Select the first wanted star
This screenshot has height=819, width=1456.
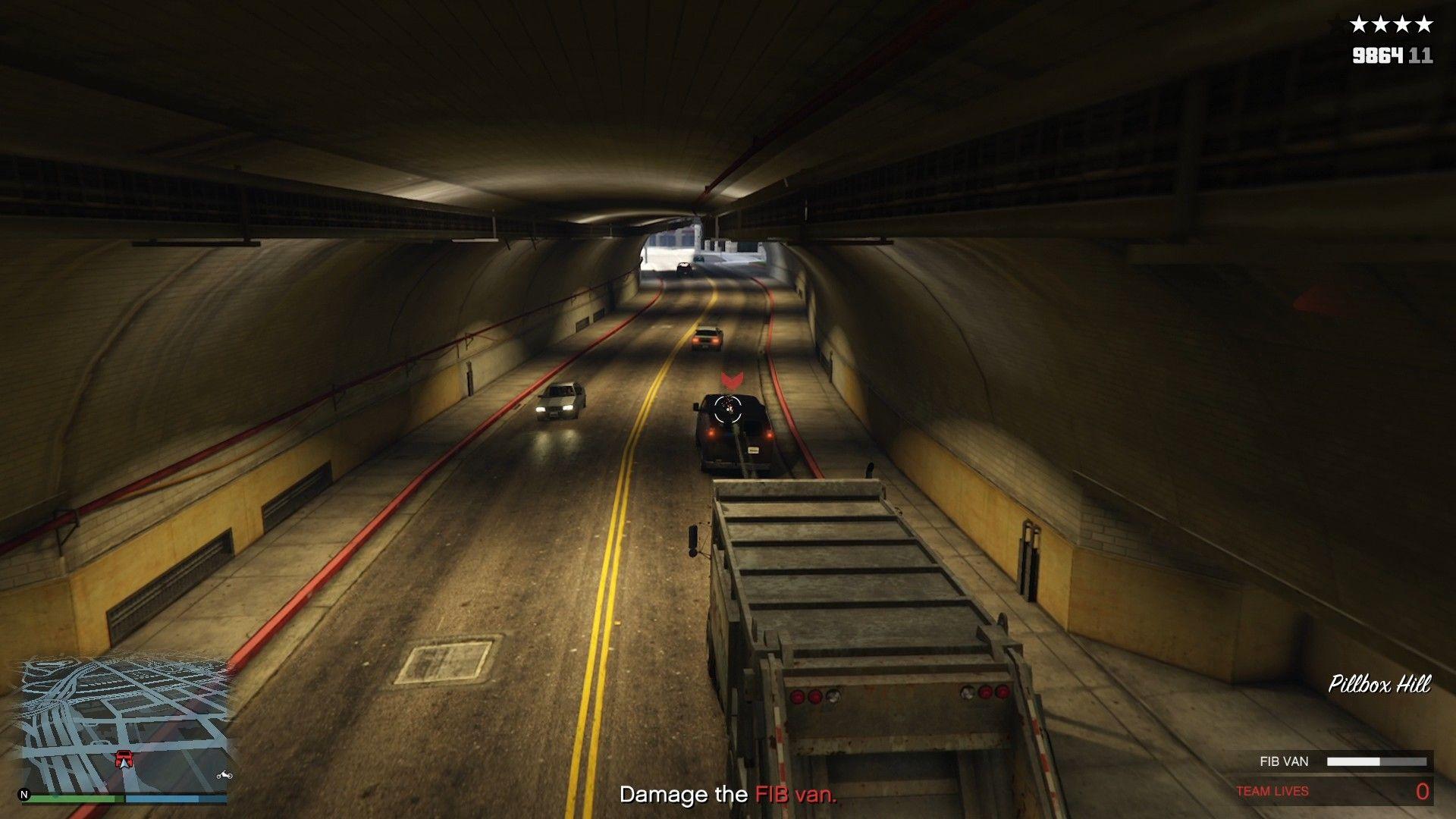click(x=1358, y=24)
